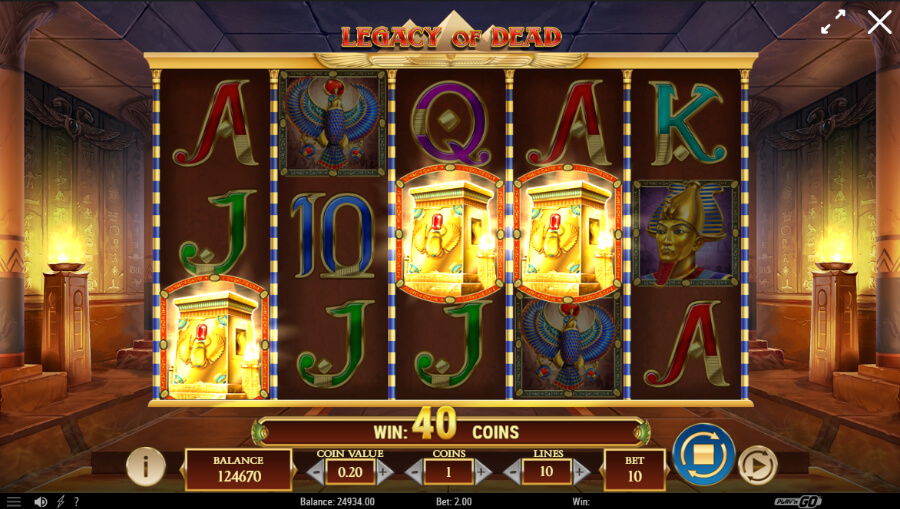The height and width of the screenshot is (509, 900).
Task: Open the paytable info button
Action: point(146,466)
